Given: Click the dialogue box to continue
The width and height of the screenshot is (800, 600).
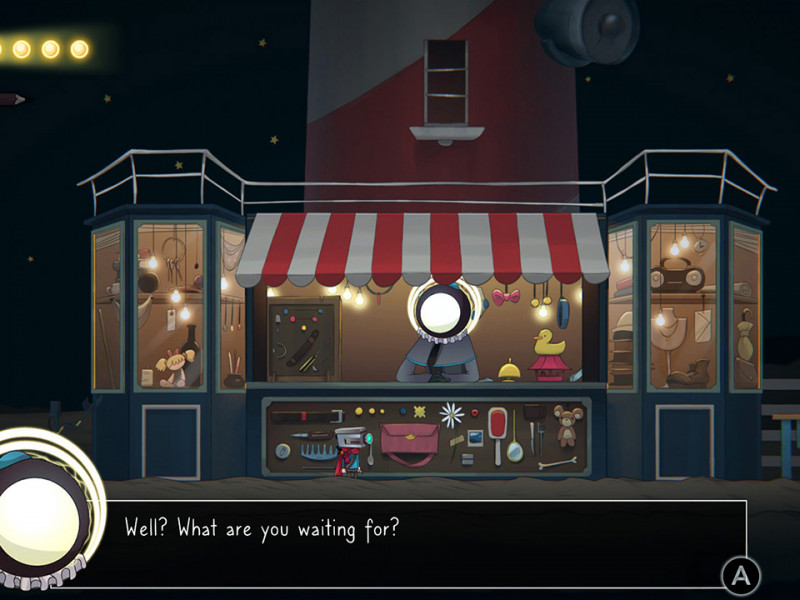Looking at the screenshot, I should tap(420, 542).
